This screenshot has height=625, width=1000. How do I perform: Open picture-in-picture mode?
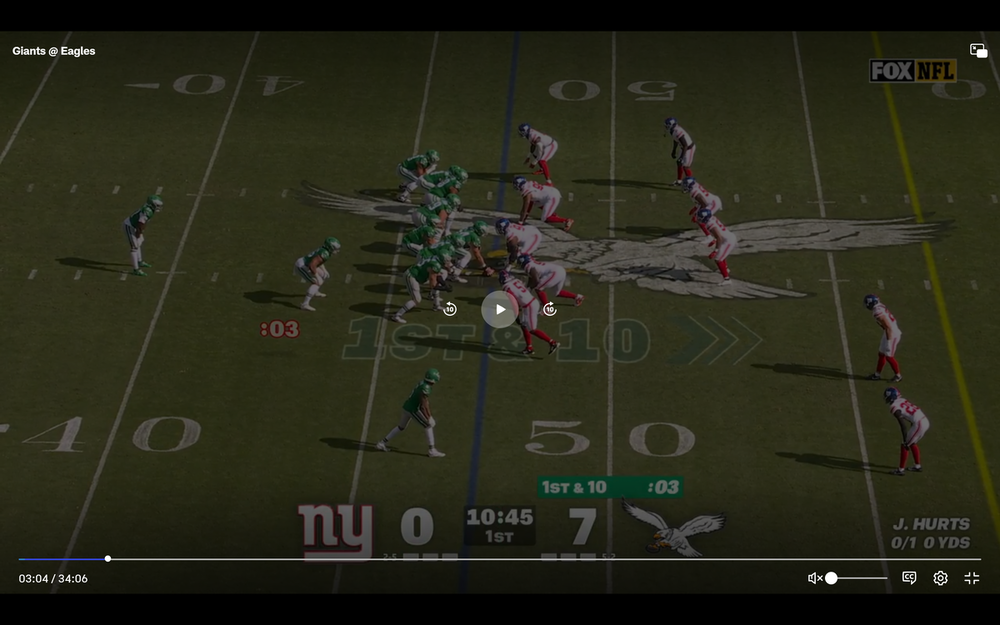point(978,51)
